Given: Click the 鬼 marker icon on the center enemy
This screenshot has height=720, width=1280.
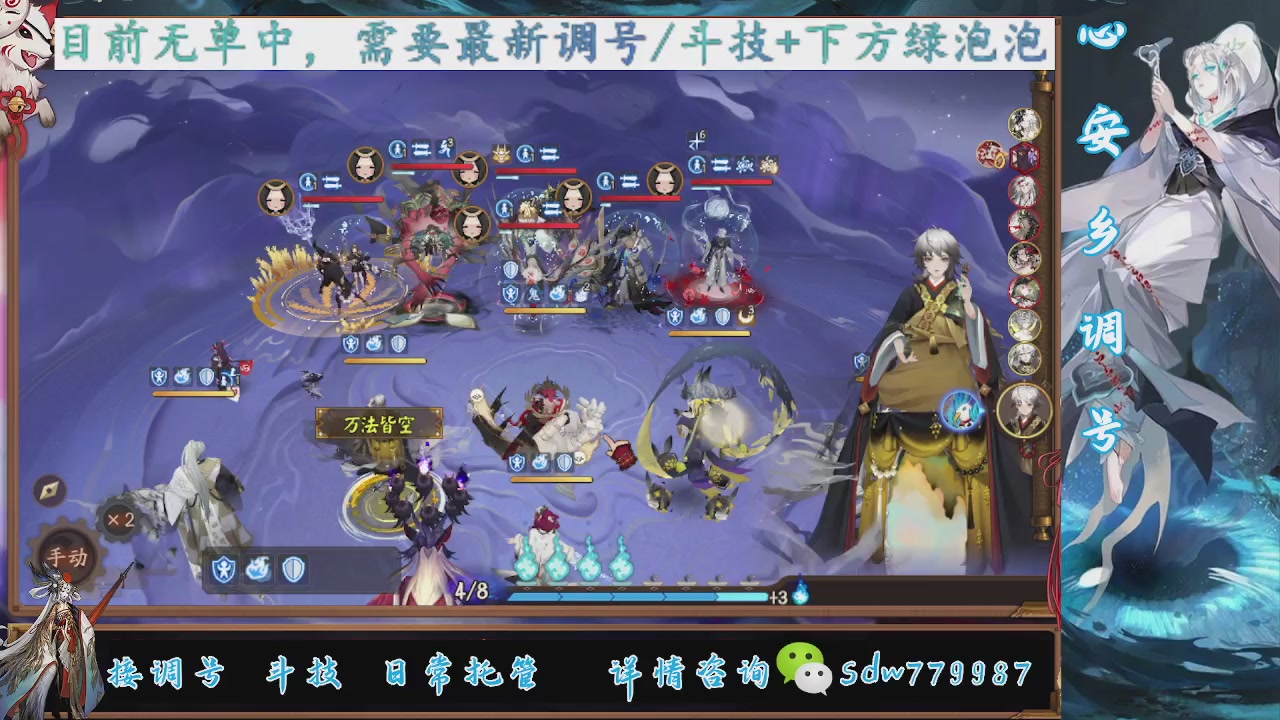Looking at the screenshot, I should (534, 293).
